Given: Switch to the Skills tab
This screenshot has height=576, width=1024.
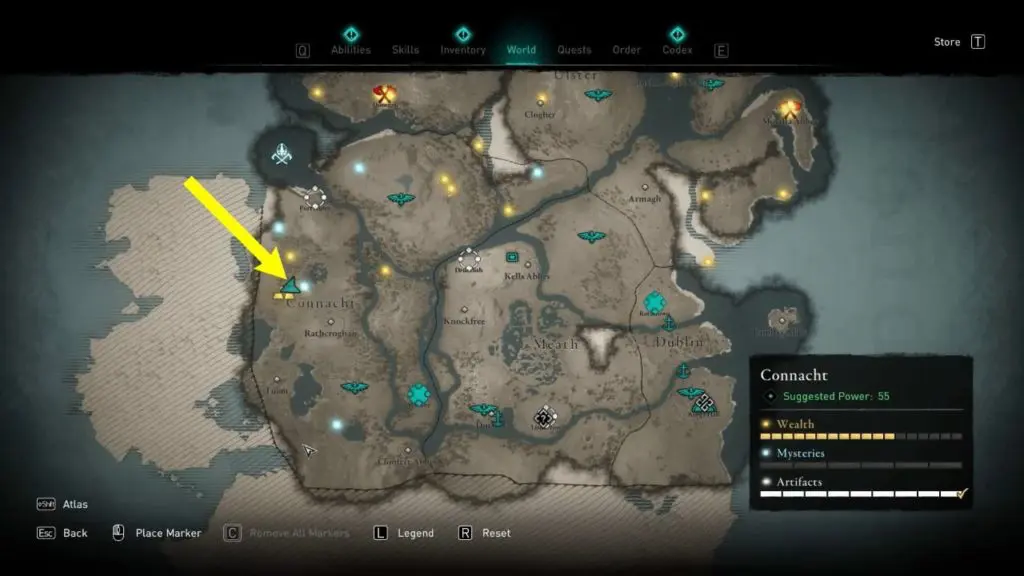Looking at the screenshot, I should 405,50.
